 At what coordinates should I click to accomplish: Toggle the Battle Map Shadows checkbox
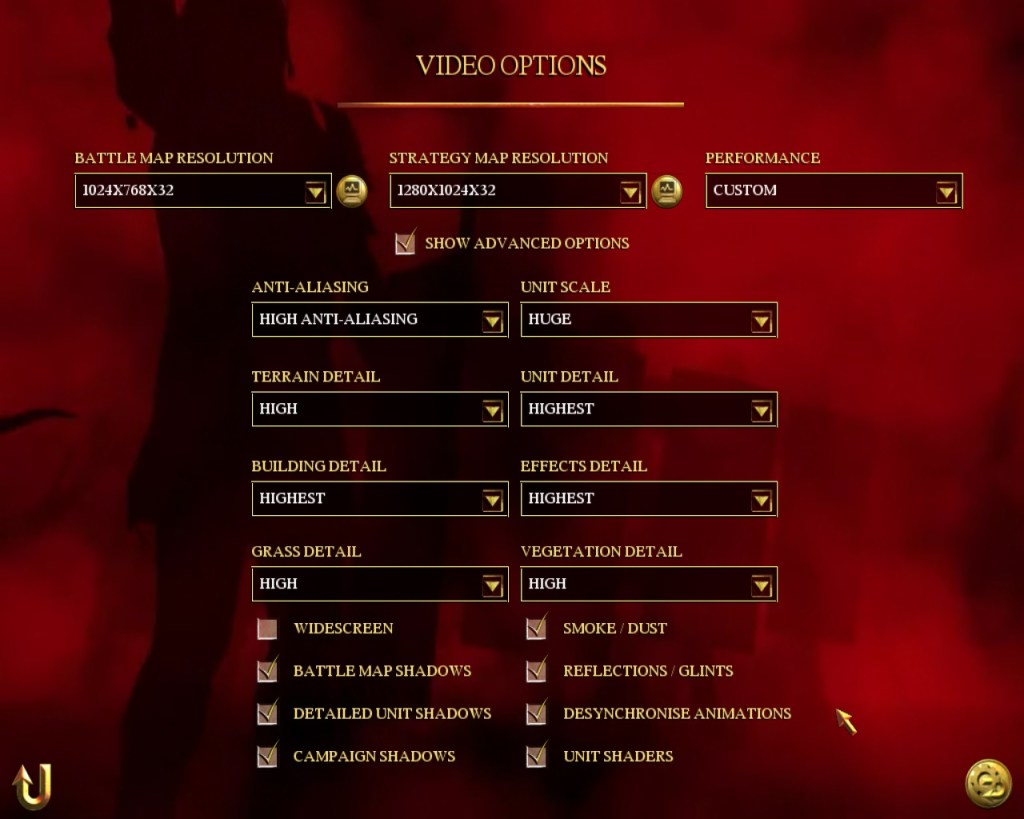pos(267,671)
